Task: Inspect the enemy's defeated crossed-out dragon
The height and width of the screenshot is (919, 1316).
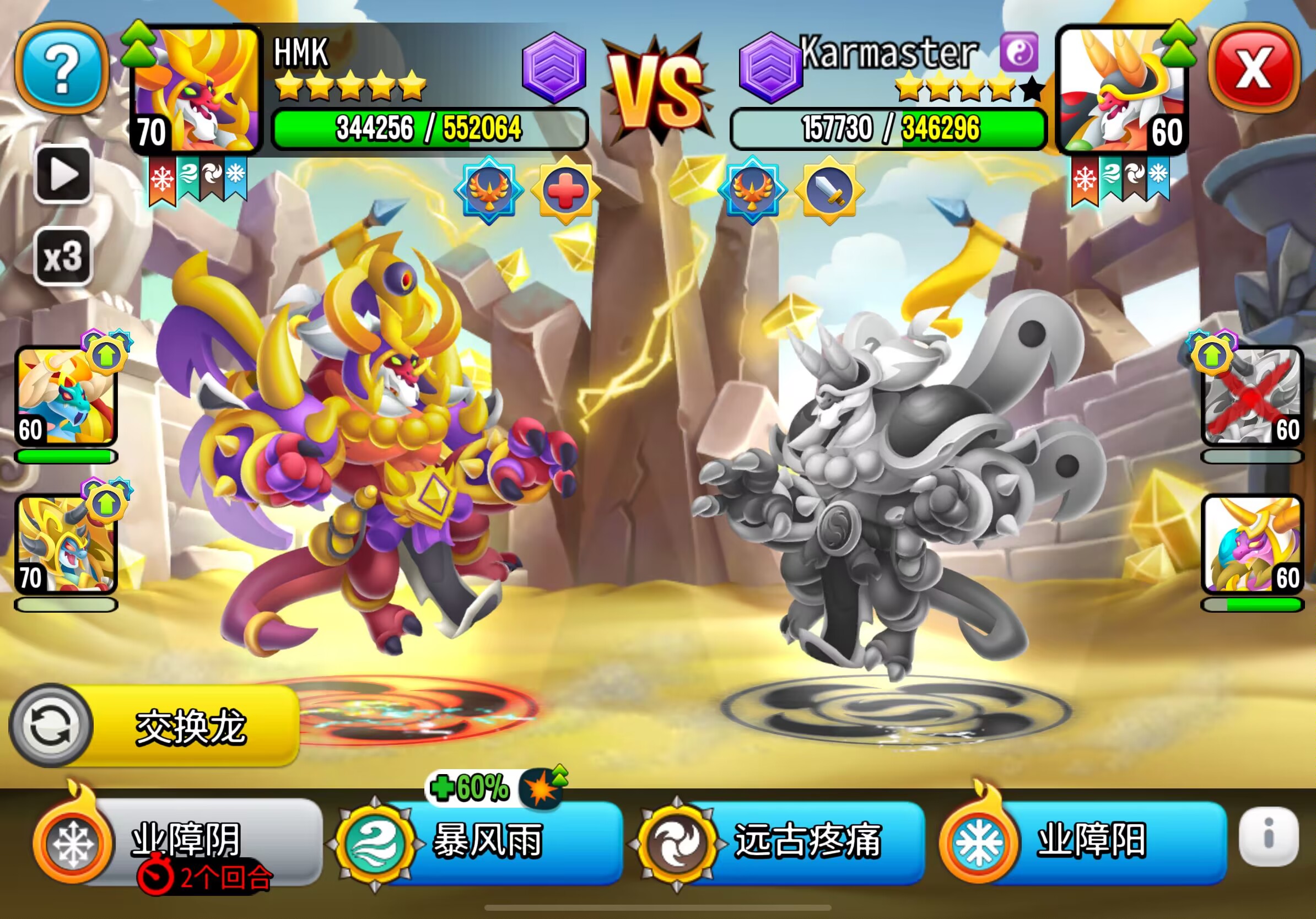Action: pyautogui.click(x=1252, y=397)
